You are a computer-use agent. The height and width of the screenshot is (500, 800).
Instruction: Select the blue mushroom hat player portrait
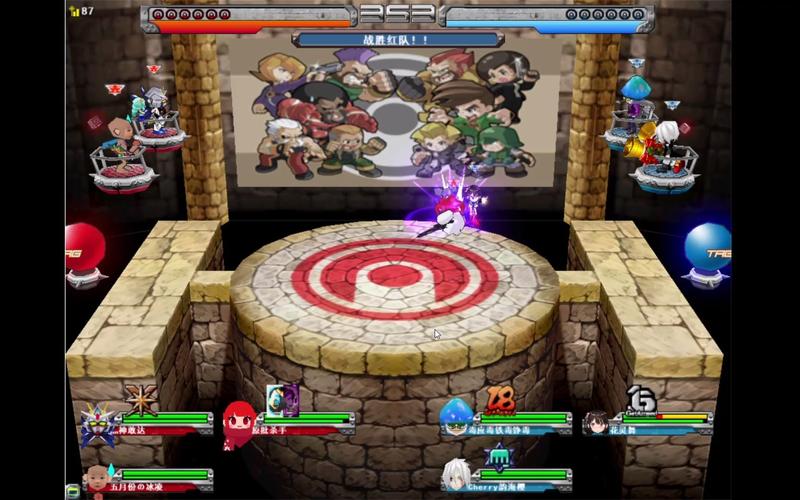(456, 418)
